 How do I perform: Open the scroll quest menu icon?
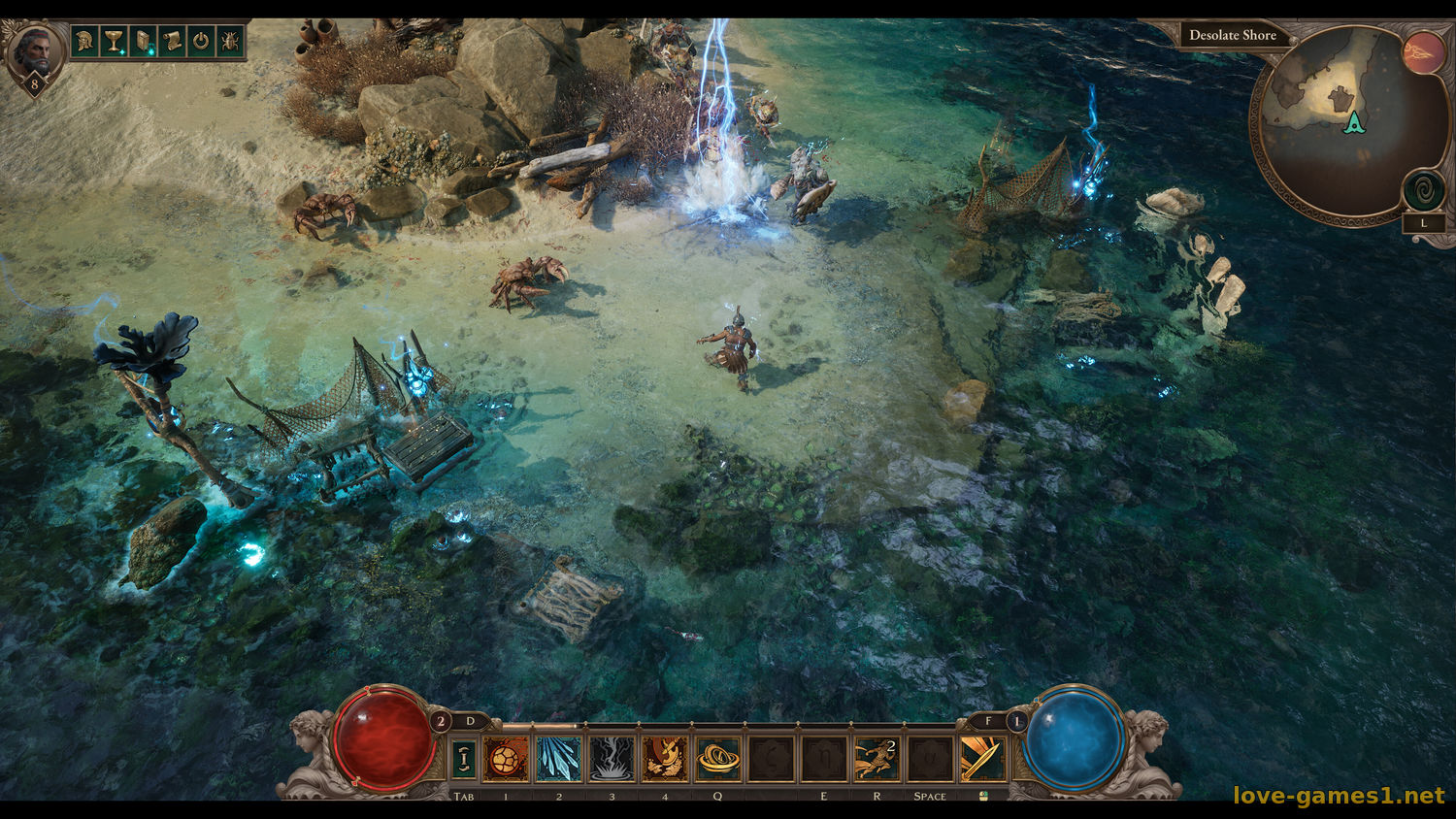[x=172, y=42]
